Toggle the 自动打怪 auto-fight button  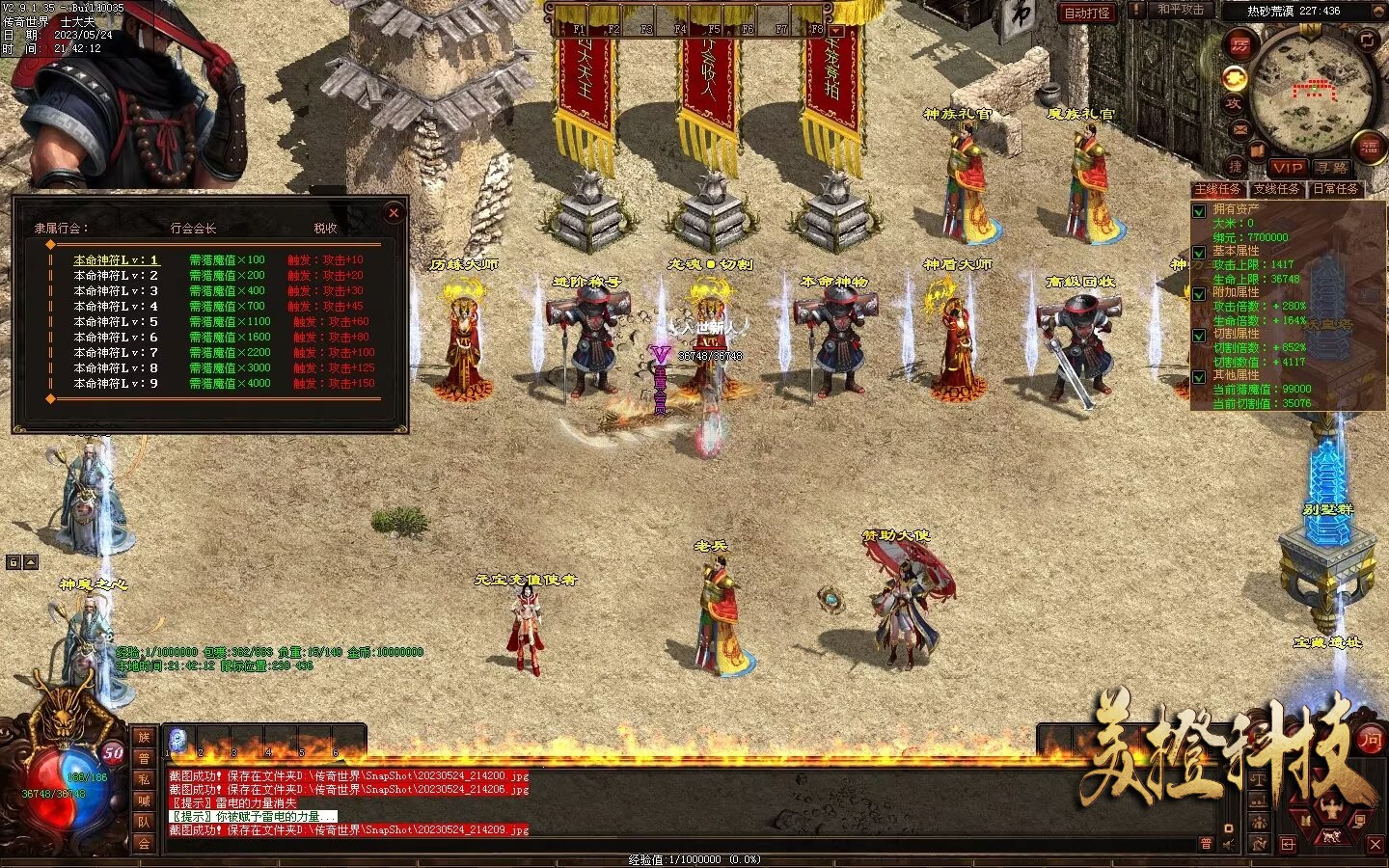click(1086, 13)
